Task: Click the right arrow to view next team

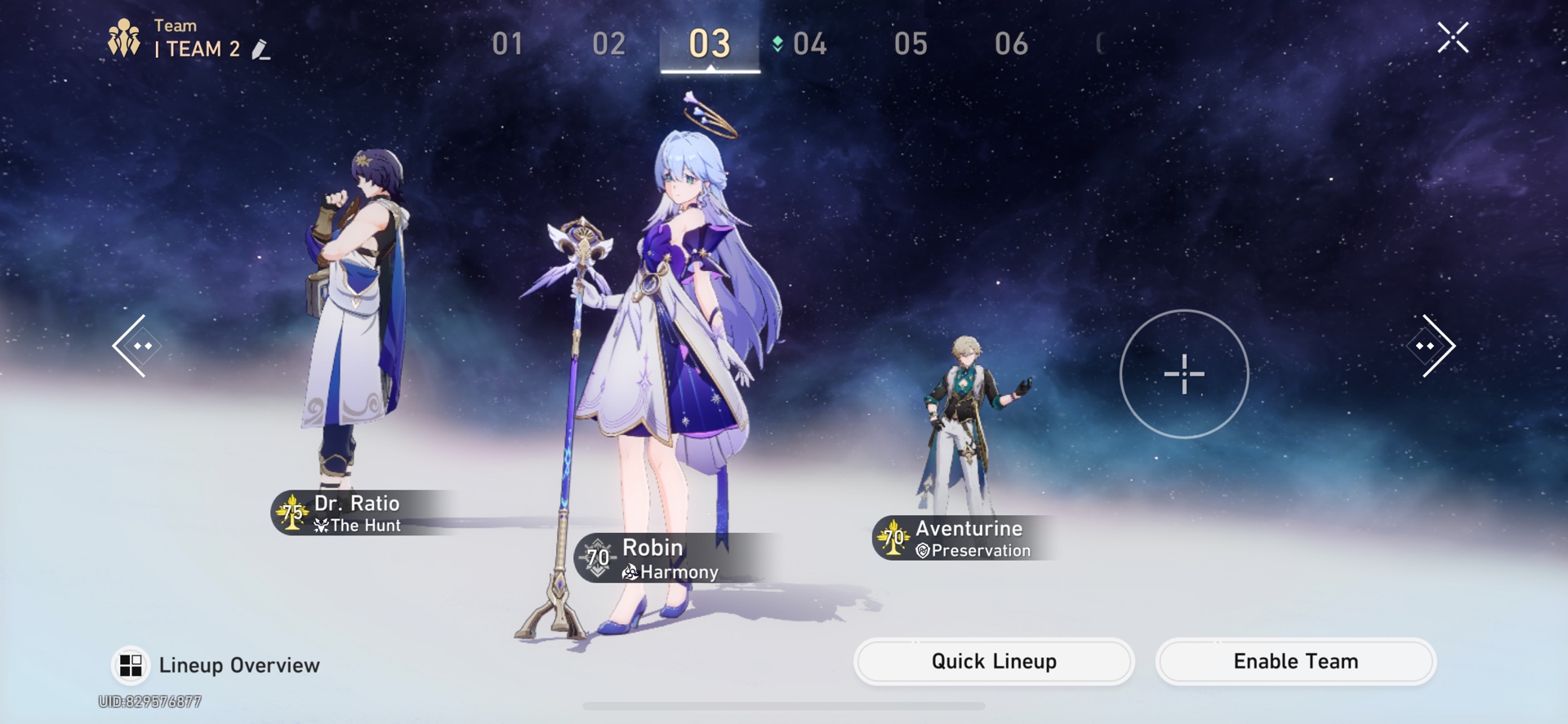Action: pos(1432,345)
